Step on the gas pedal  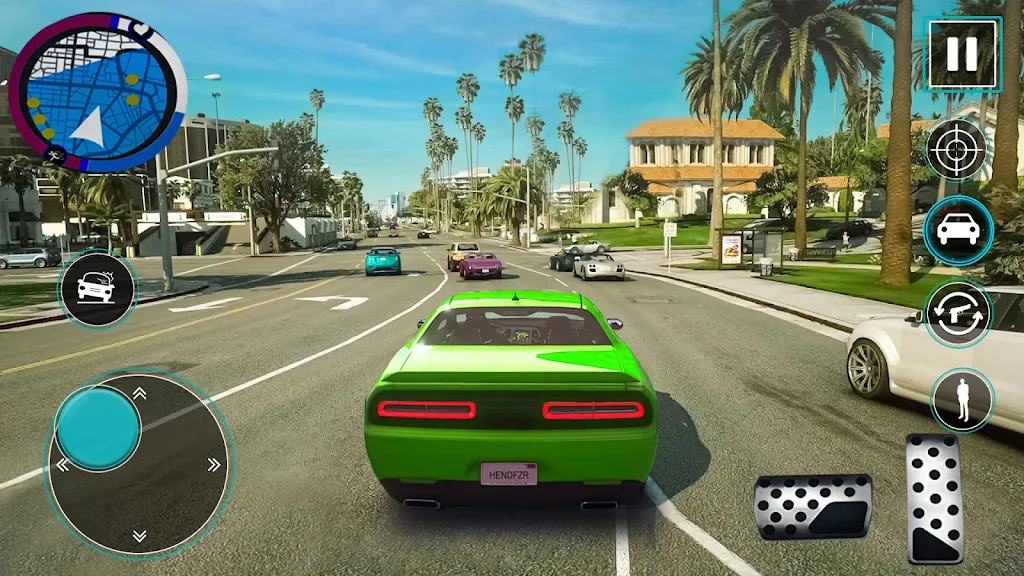[x=934, y=497]
